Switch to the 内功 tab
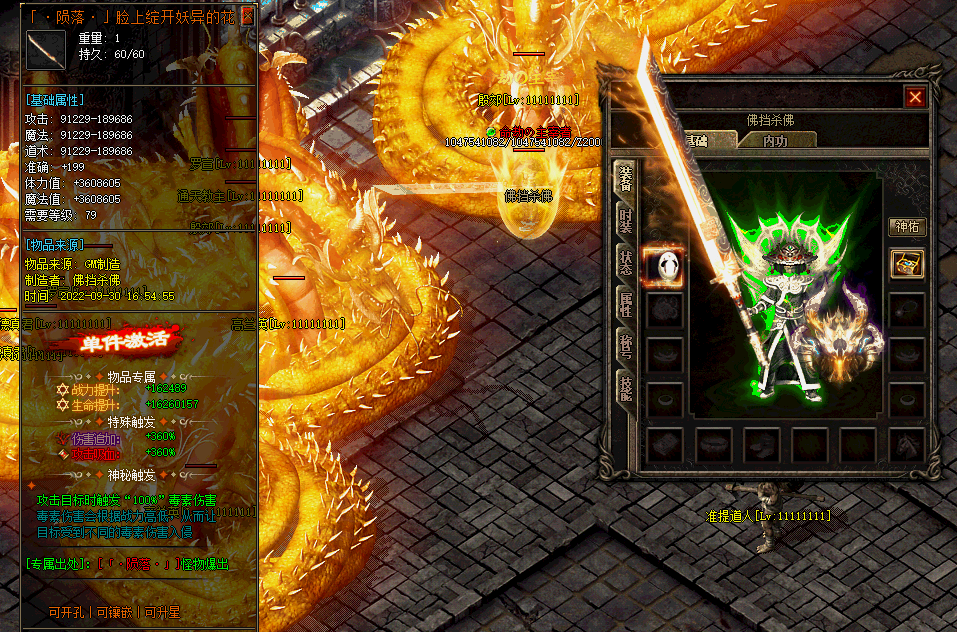Viewport: 957px width, 632px height. tap(774, 140)
